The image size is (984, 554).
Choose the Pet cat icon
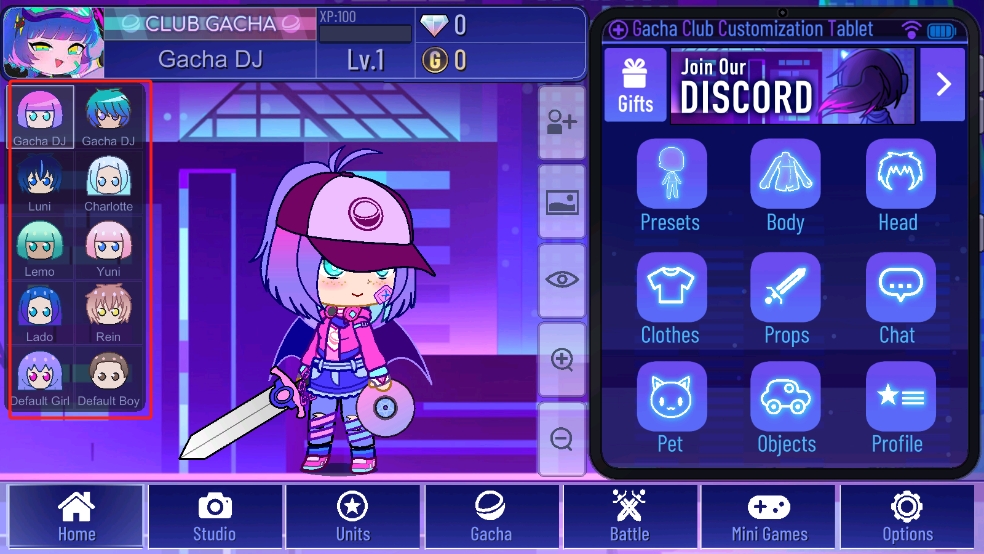670,407
